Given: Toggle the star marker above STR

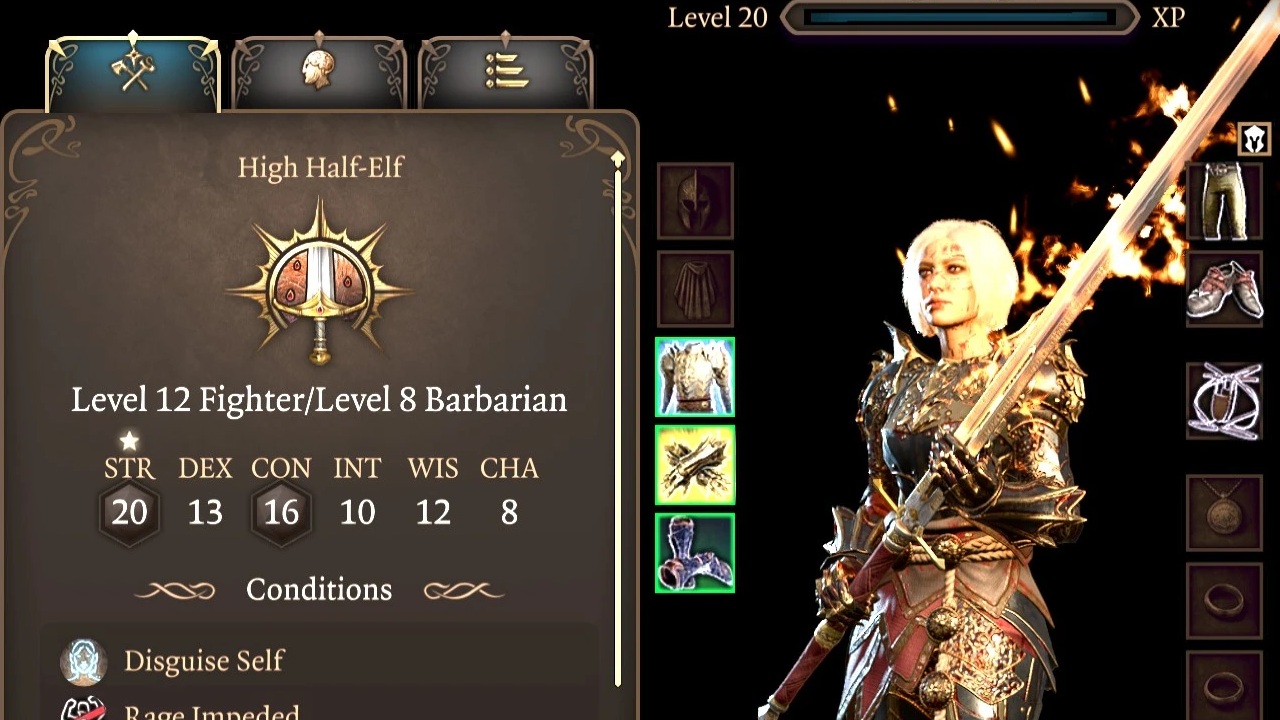Looking at the screenshot, I should pyautogui.click(x=129, y=440).
